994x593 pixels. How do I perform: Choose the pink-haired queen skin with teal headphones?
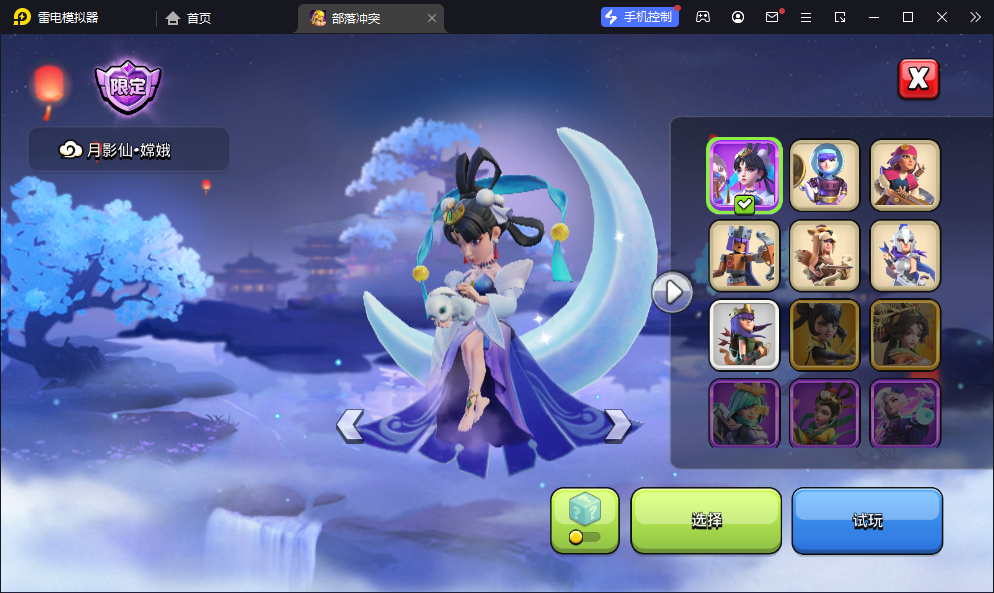pyautogui.click(x=904, y=412)
